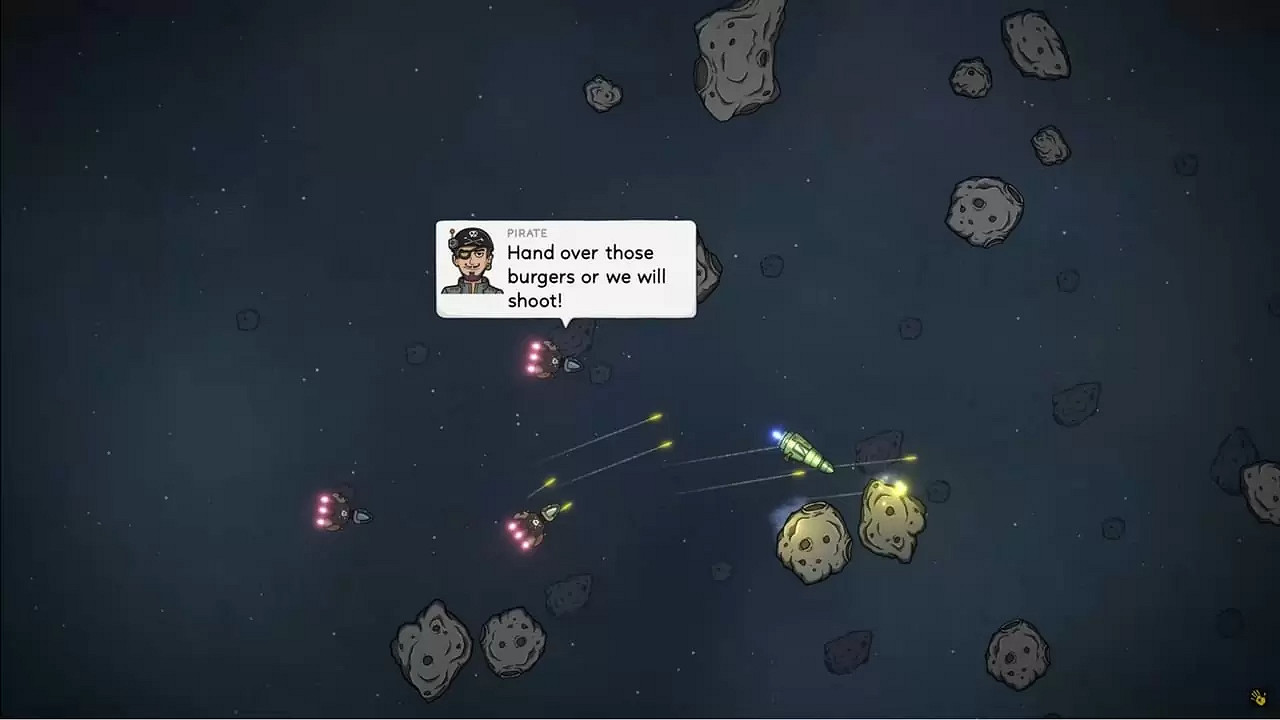
Task: Click the blue engine glow on the green ship
Action: (x=777, y=433)
